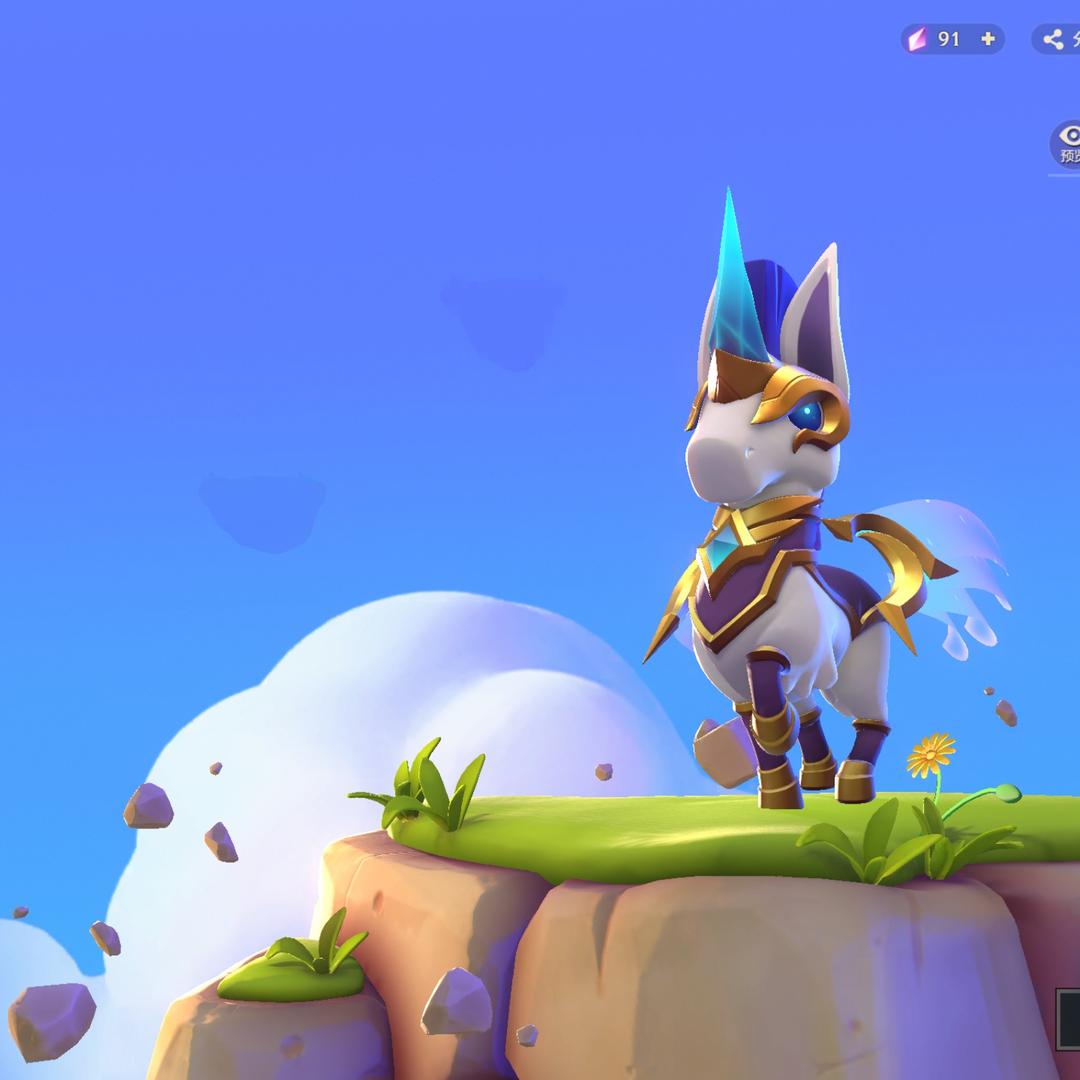1080x1080 pixels.
Task: Add more pink crystals with the plus button
Action: coord(988,39)
